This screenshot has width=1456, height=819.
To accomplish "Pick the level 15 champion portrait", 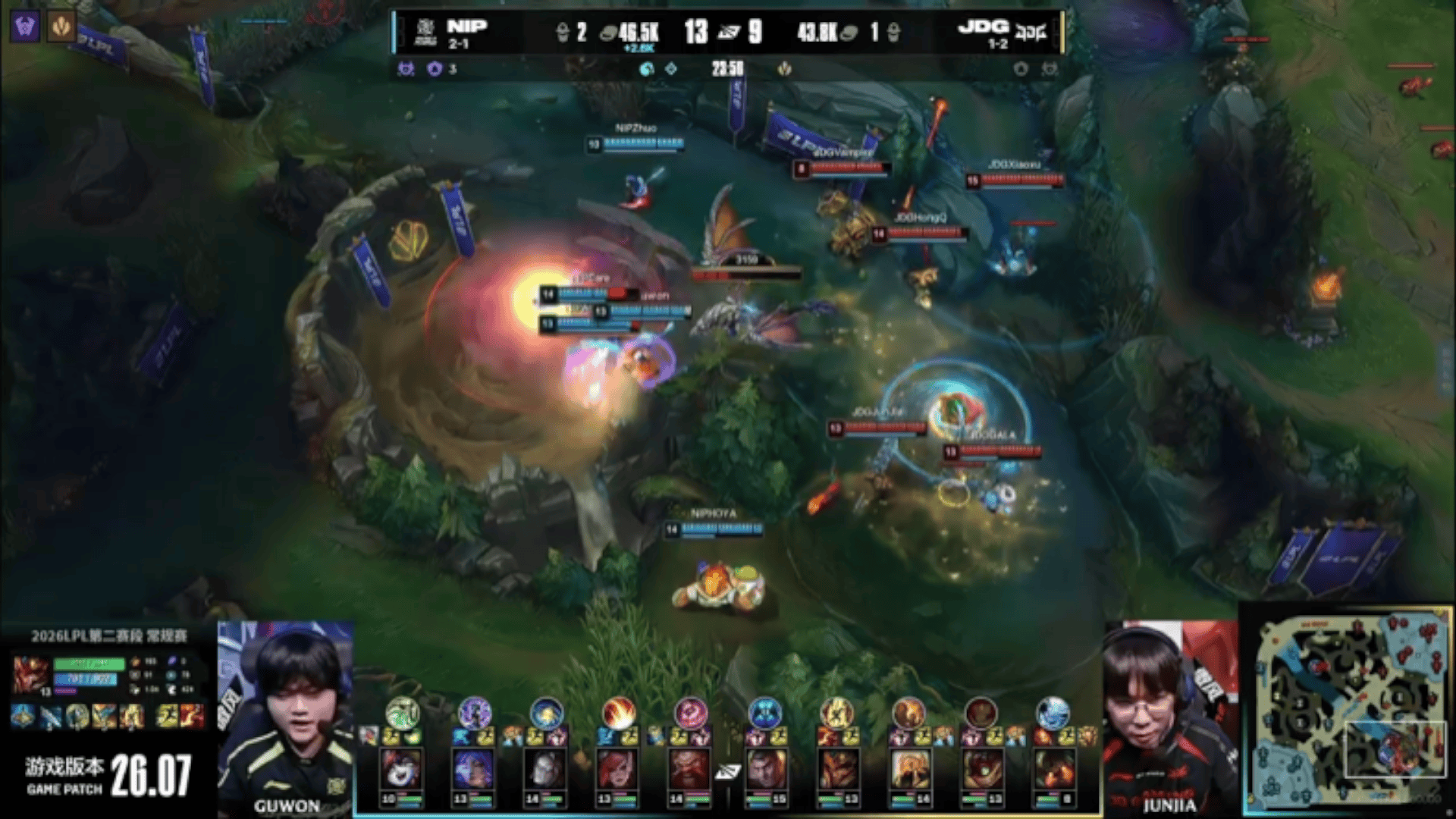I will tap(764, 770).
